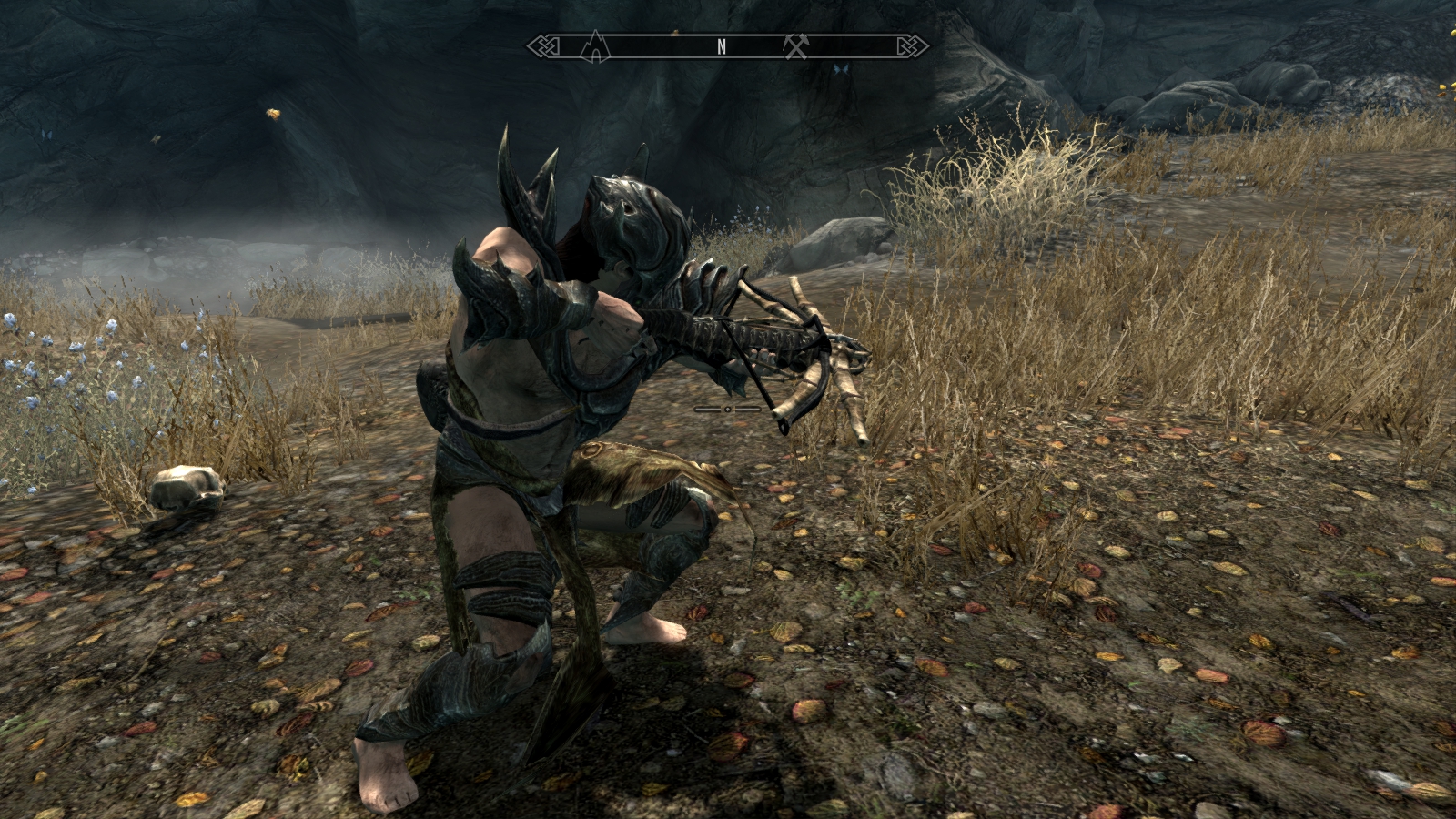The height and width of the screenshot is (819, 1456).
Task: Select the cave marker on the compass
Action: (x=594, y=46)
